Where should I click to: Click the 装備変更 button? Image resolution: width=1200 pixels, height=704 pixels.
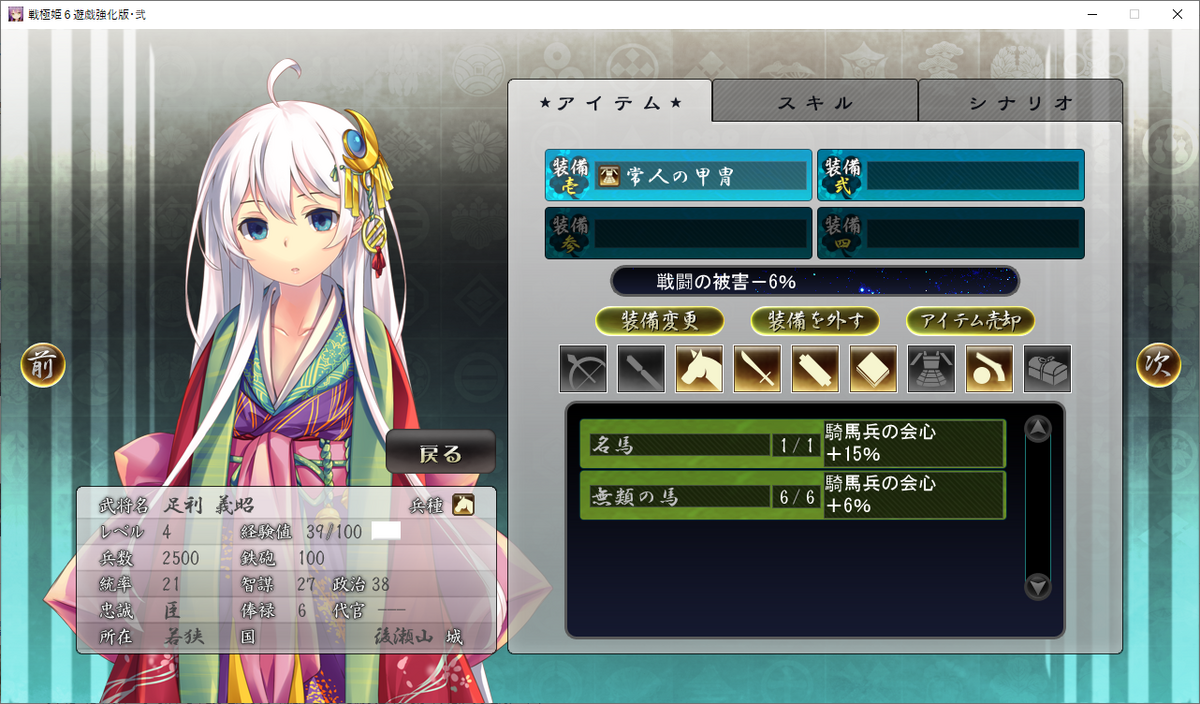point(659,321)
